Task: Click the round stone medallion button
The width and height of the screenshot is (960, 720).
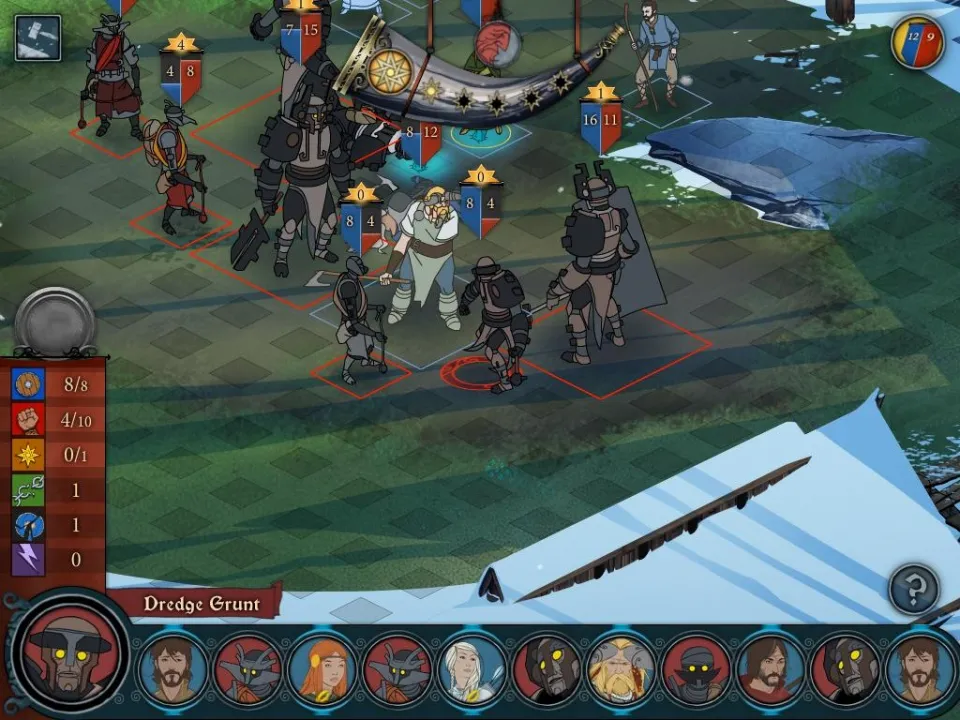Action: click(55, 322)
